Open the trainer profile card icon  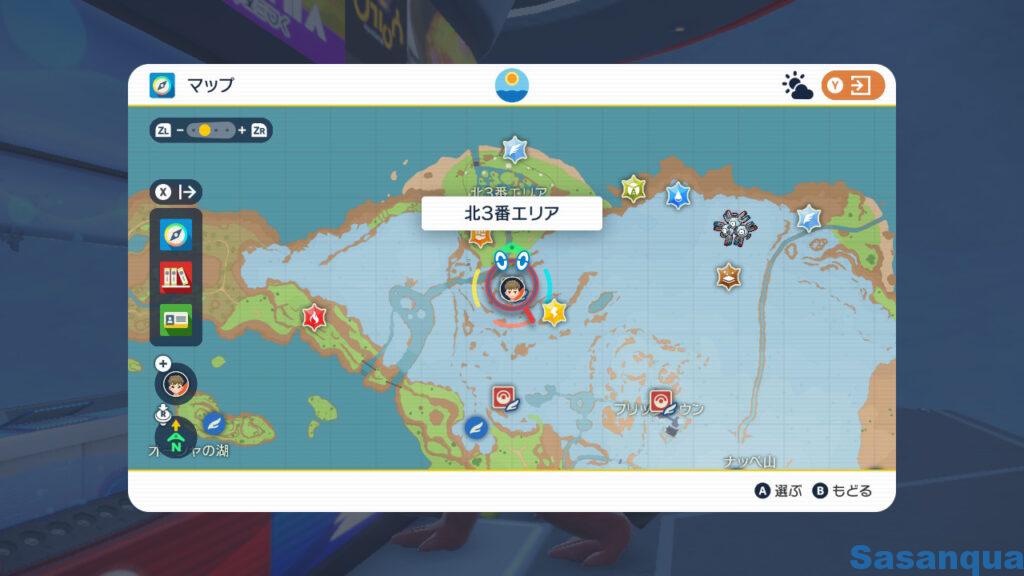[176, 319]
